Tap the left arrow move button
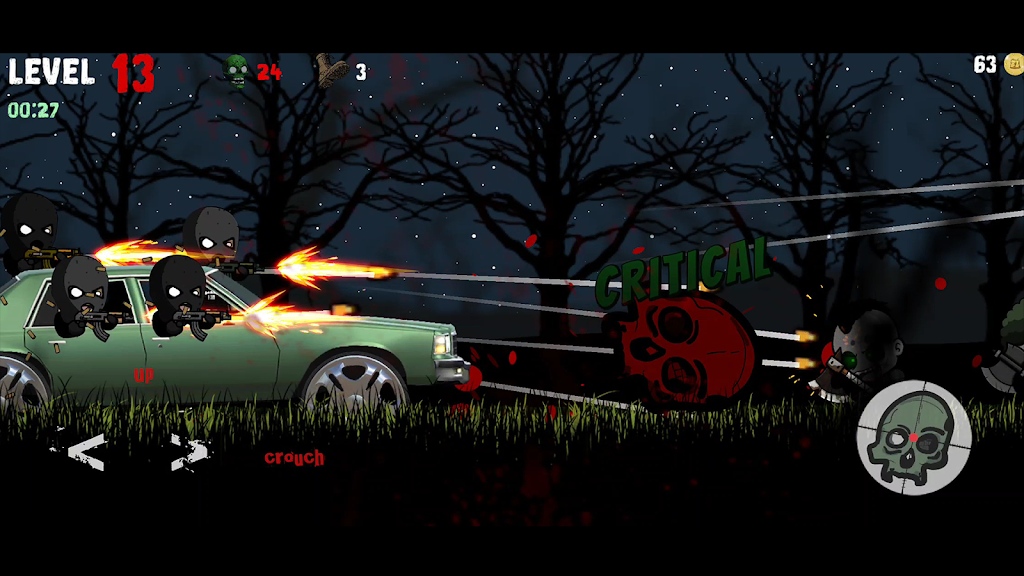The height and width of the screenshot is (576, 1024). click(x=86, y=452)
